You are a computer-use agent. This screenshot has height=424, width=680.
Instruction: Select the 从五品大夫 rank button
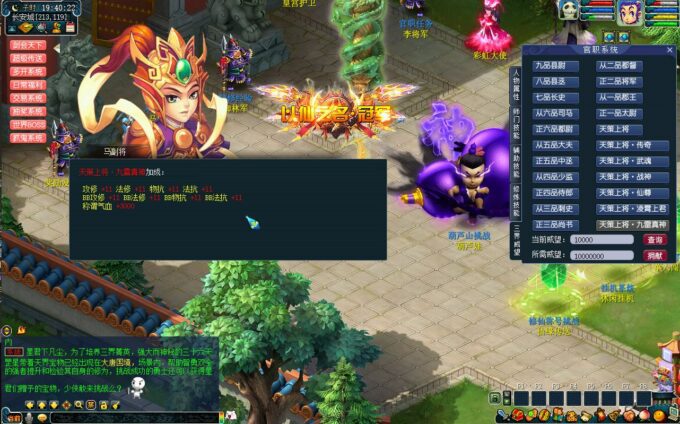[556, 145]
